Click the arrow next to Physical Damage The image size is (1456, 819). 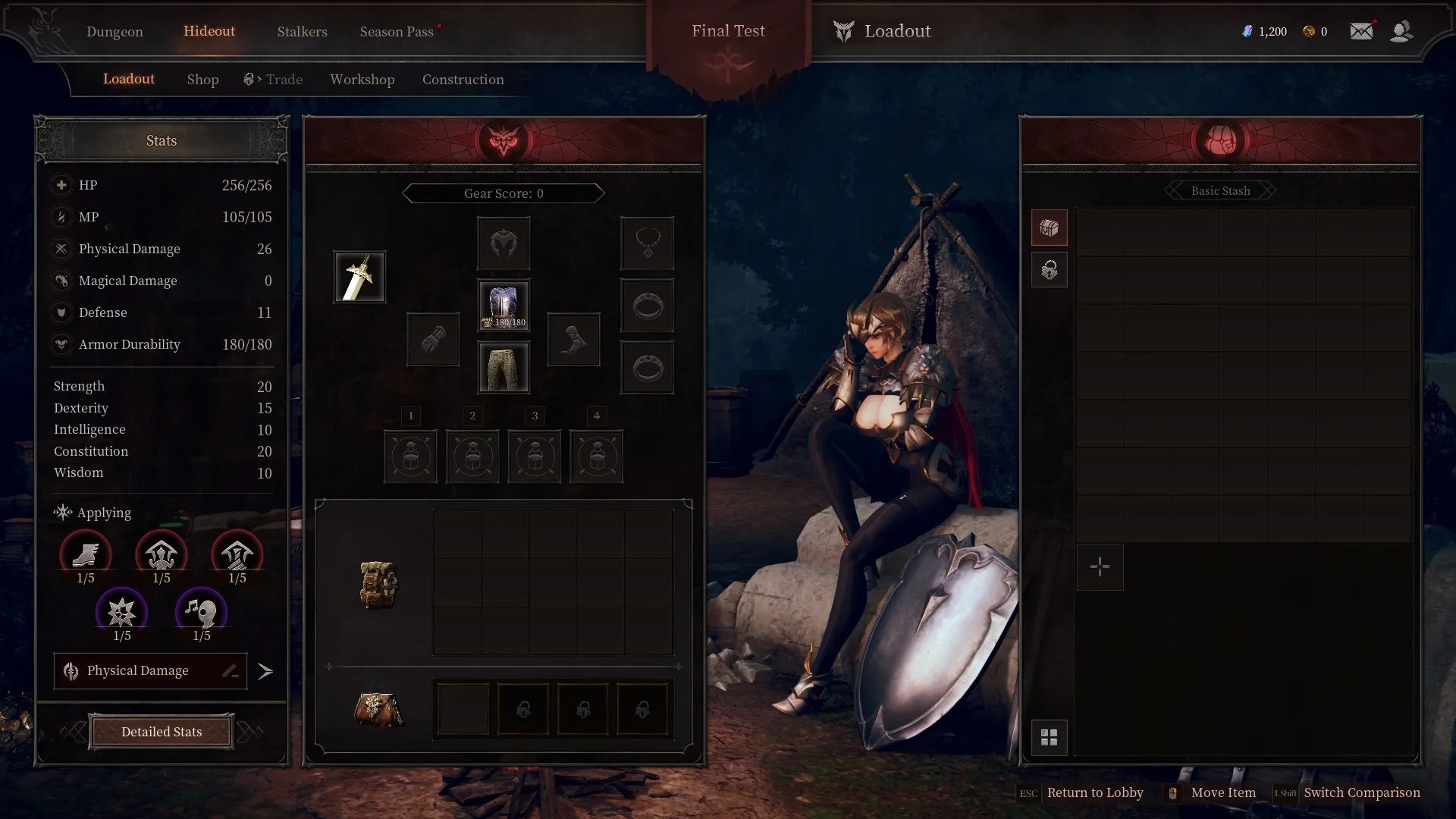(265, 671)
